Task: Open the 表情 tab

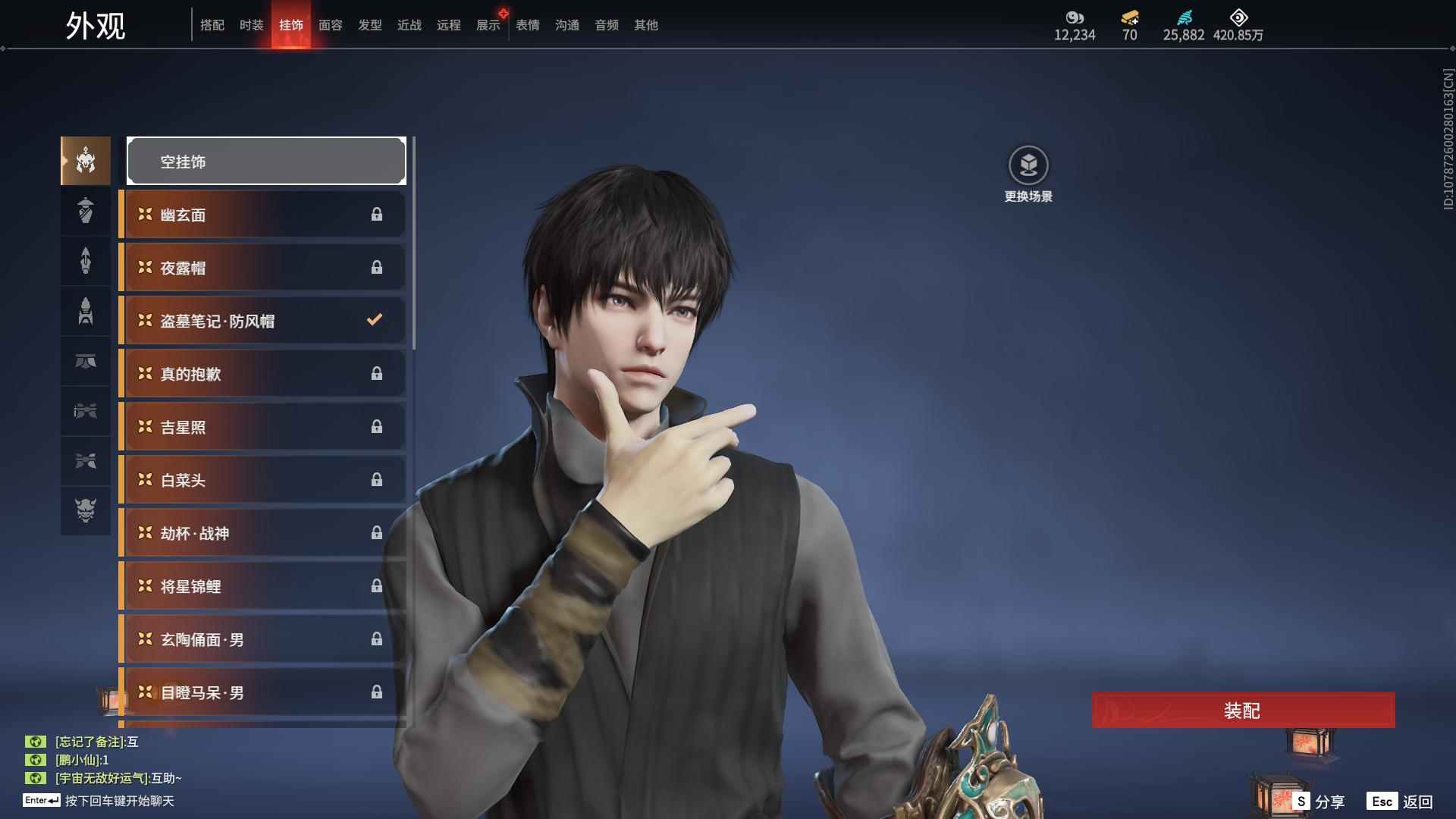Action: tap(527, 25)
